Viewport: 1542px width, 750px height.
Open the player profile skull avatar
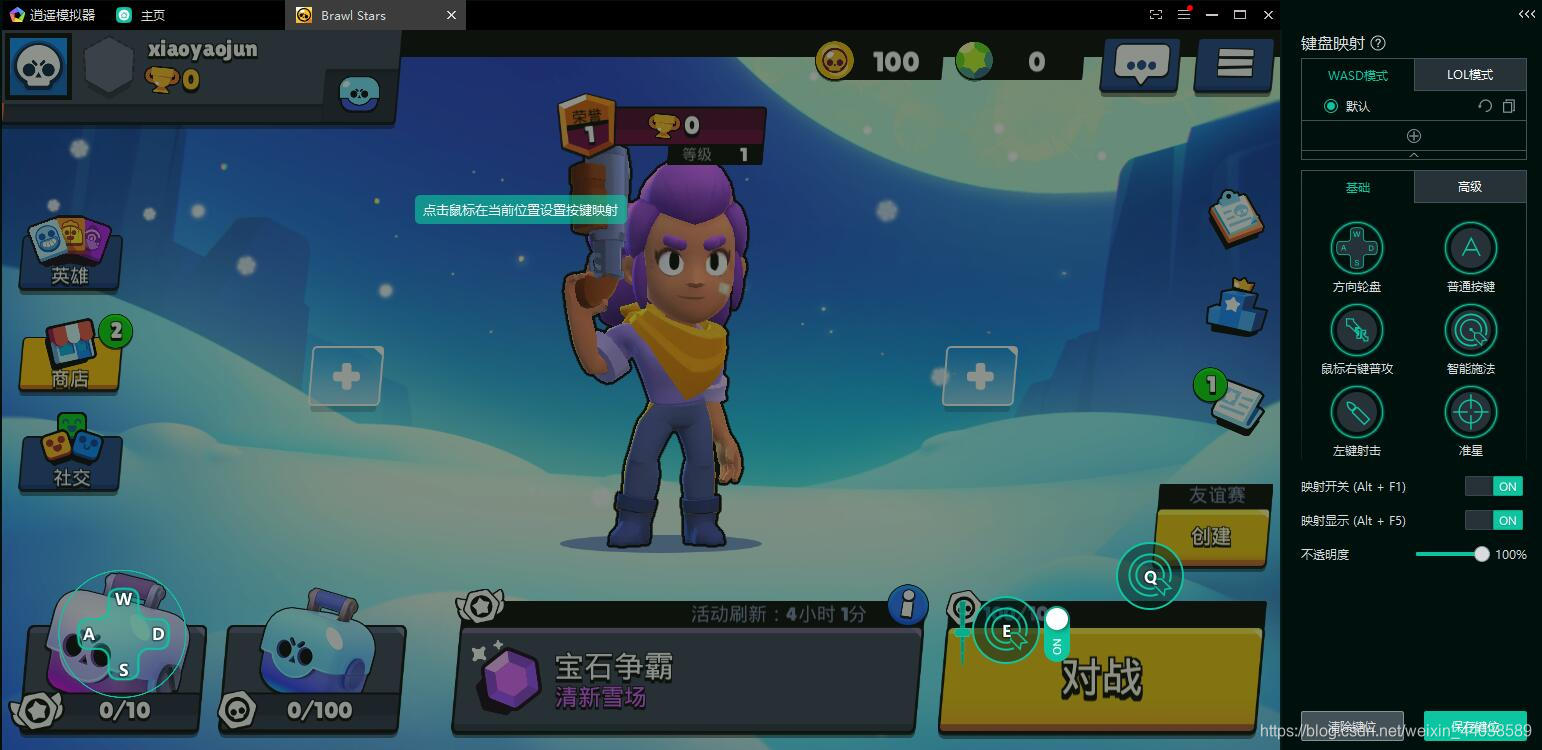point(40,67)
